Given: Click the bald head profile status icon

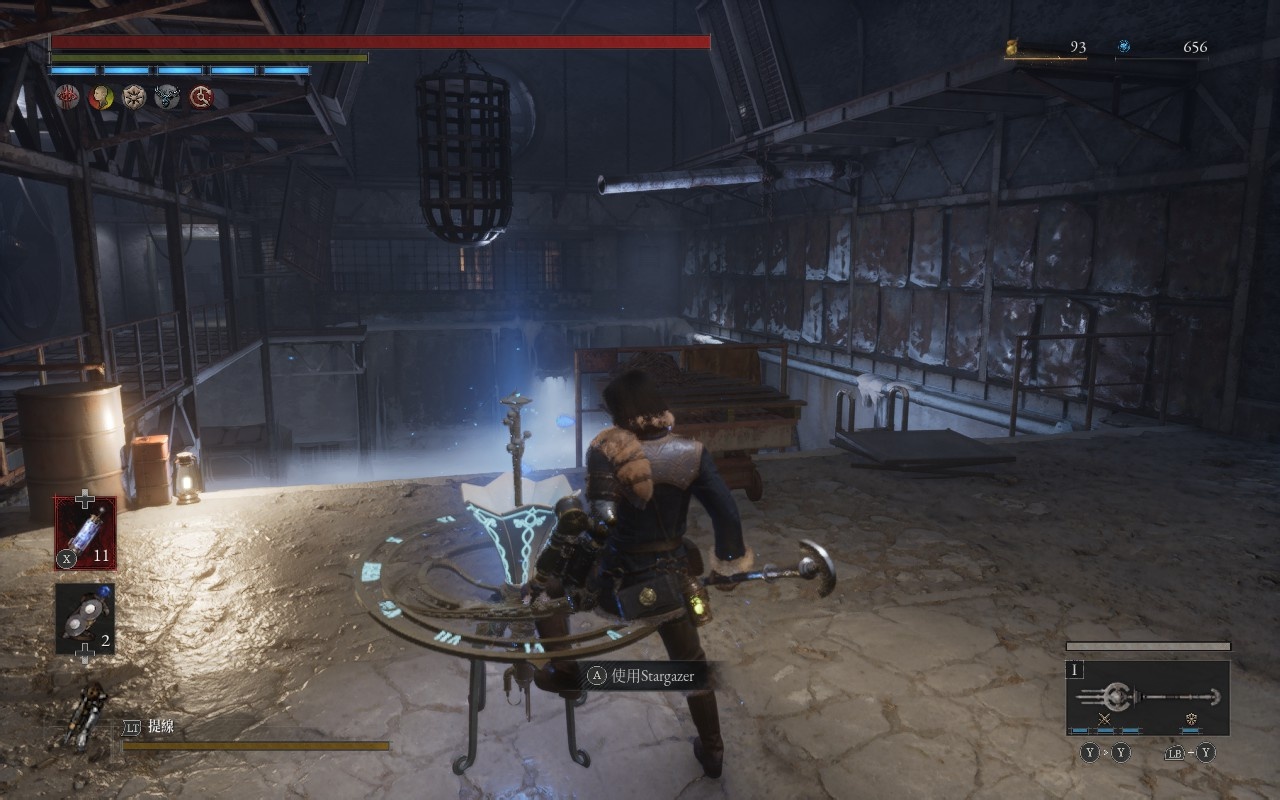Looking at the screenshot, I should point(100,97).
